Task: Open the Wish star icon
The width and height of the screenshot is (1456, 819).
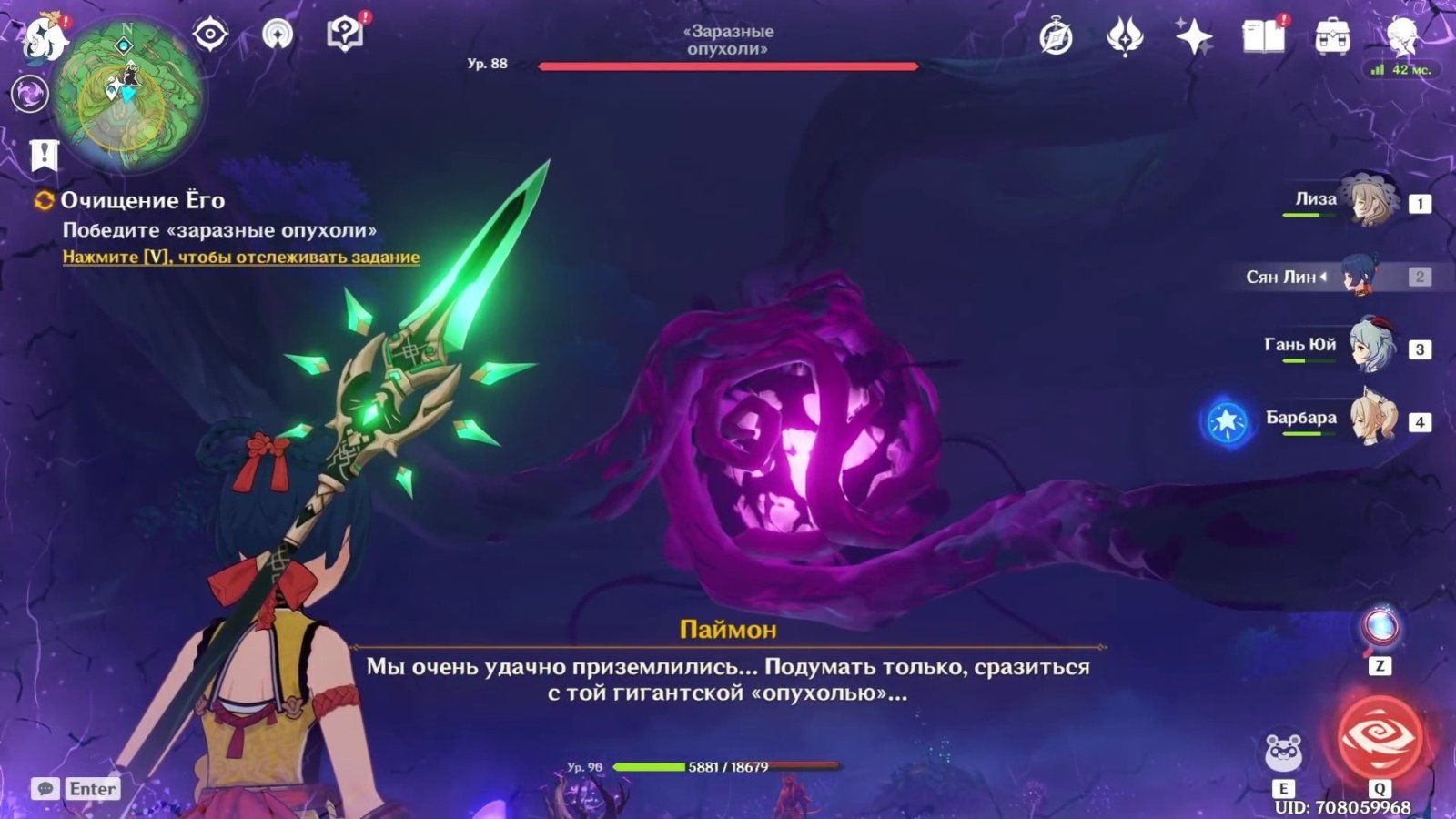Action: coord(1194,37)
